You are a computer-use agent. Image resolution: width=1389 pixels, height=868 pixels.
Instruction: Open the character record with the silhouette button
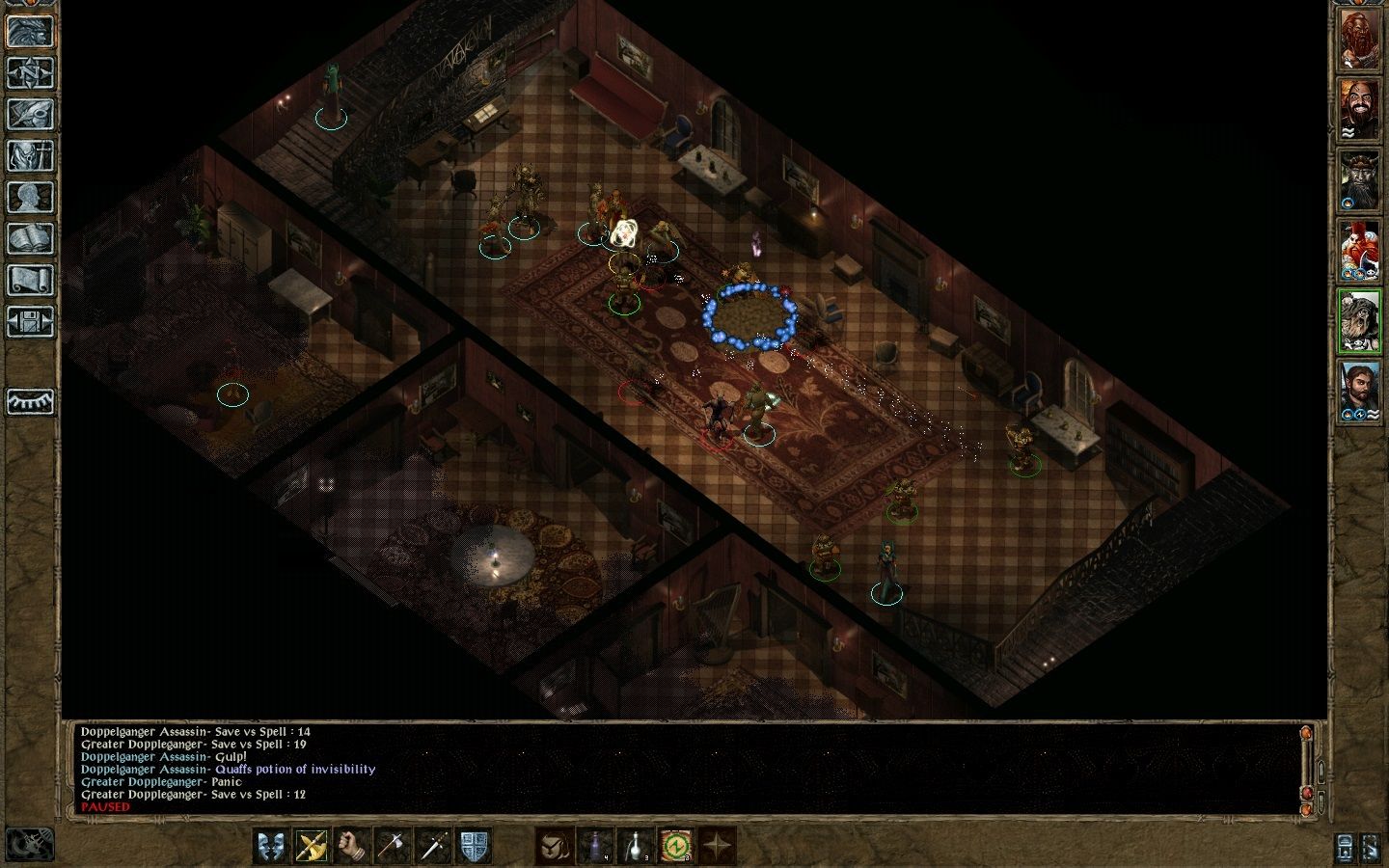coord(30,197)
